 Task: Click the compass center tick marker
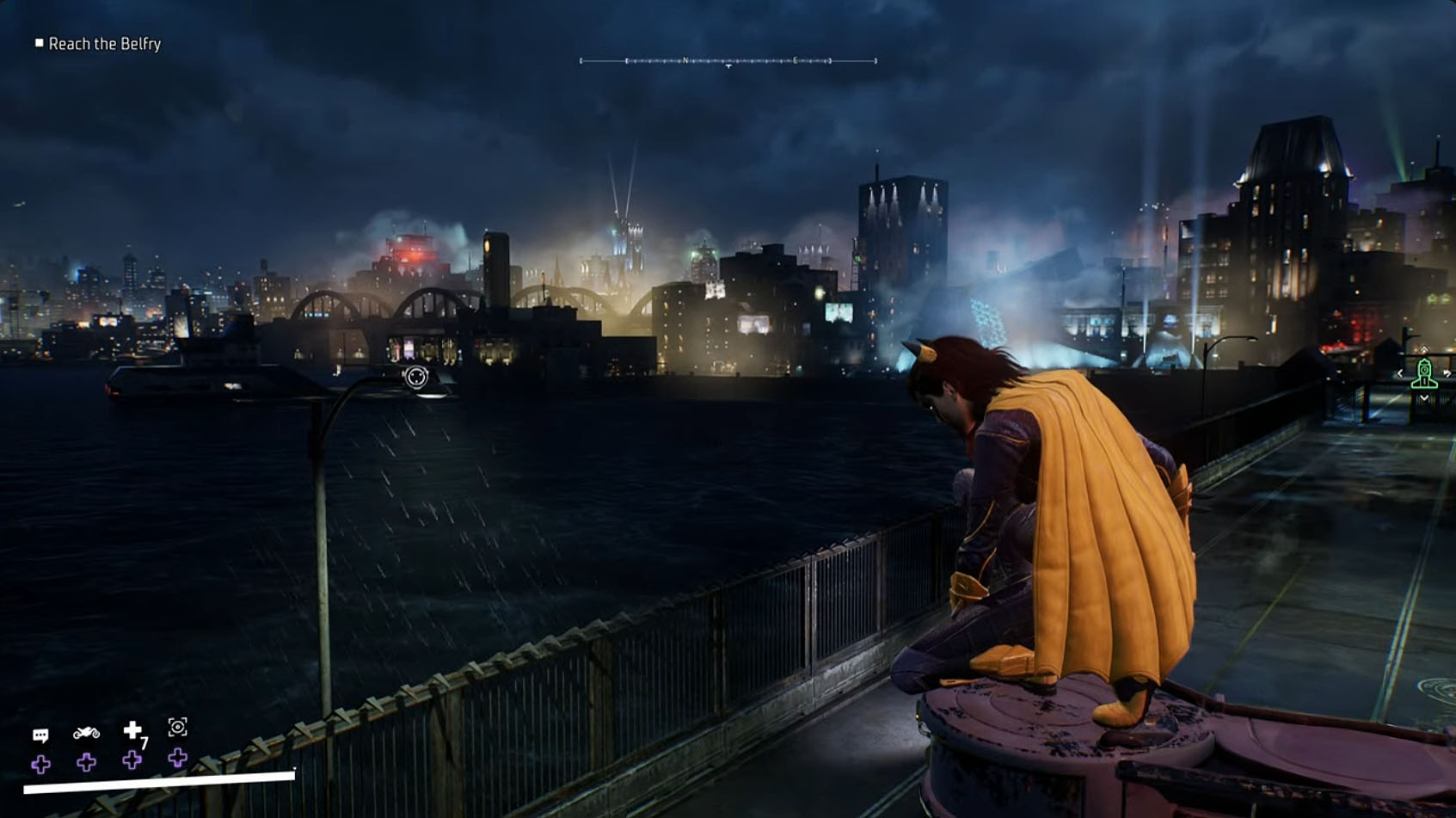click(728, 66)
